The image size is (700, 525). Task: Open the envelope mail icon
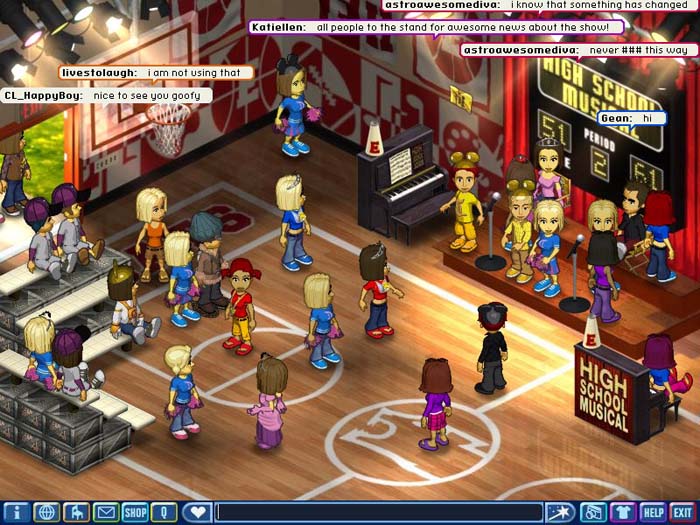click(x=105, y=513)
